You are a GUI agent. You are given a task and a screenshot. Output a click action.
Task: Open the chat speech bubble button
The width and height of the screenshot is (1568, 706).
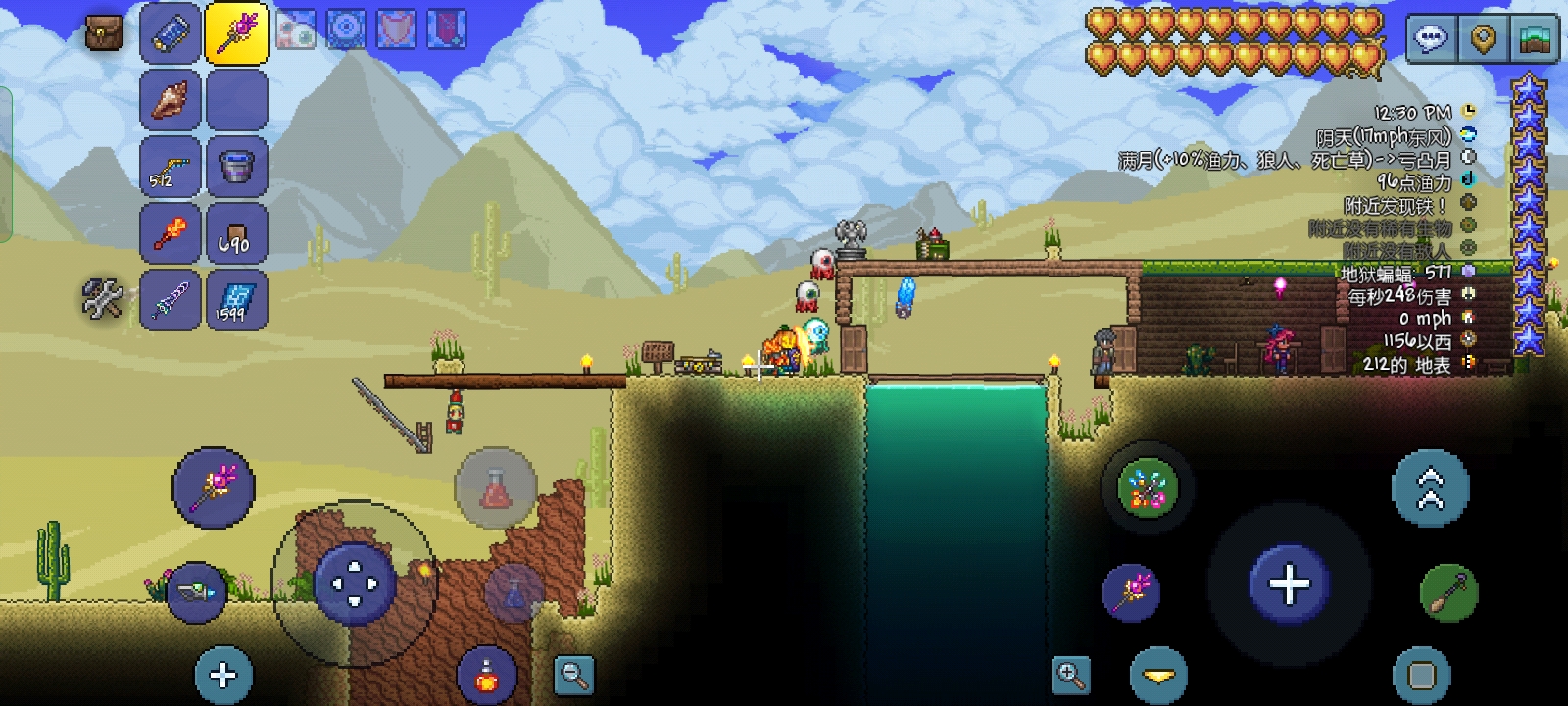click(x=1432, y=39)
